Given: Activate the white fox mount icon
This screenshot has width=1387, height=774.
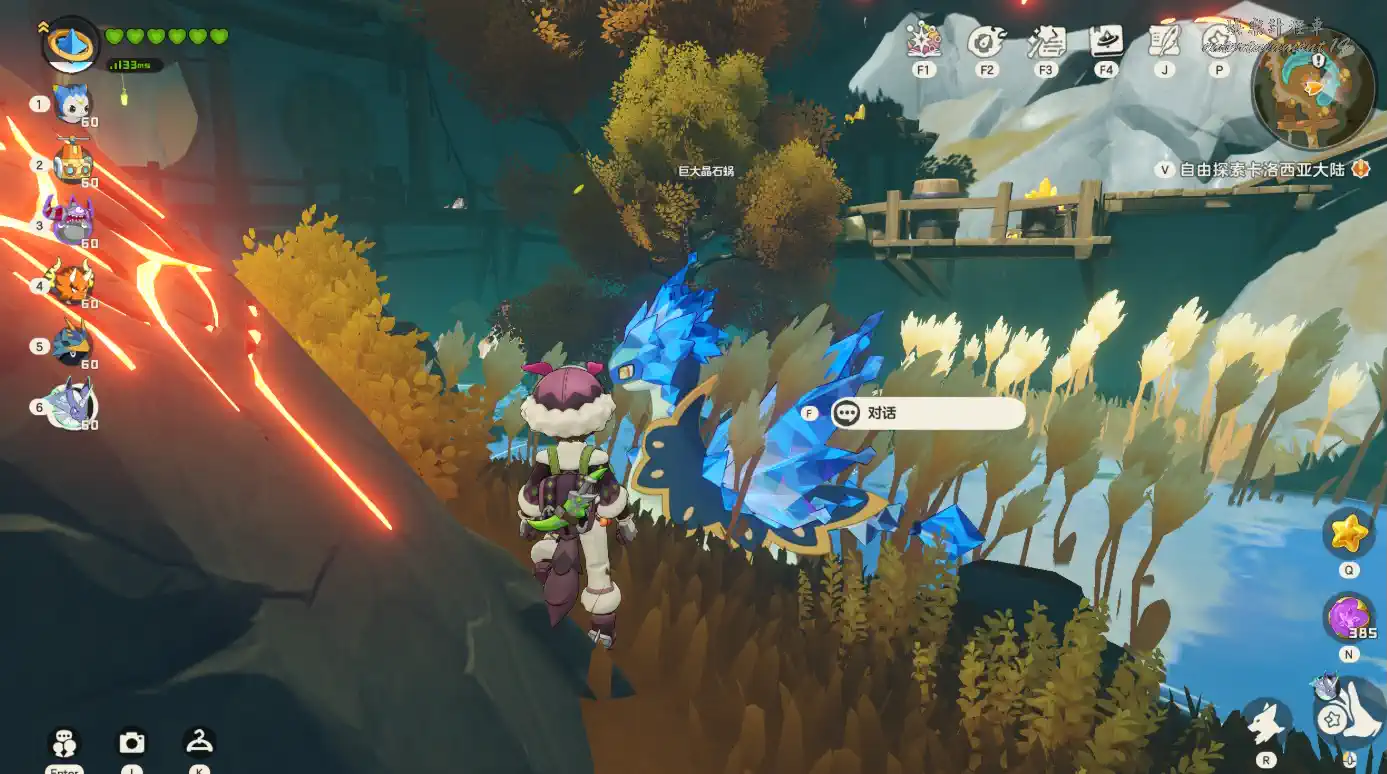Looking at the screenshot, I should click(1267, 722).
